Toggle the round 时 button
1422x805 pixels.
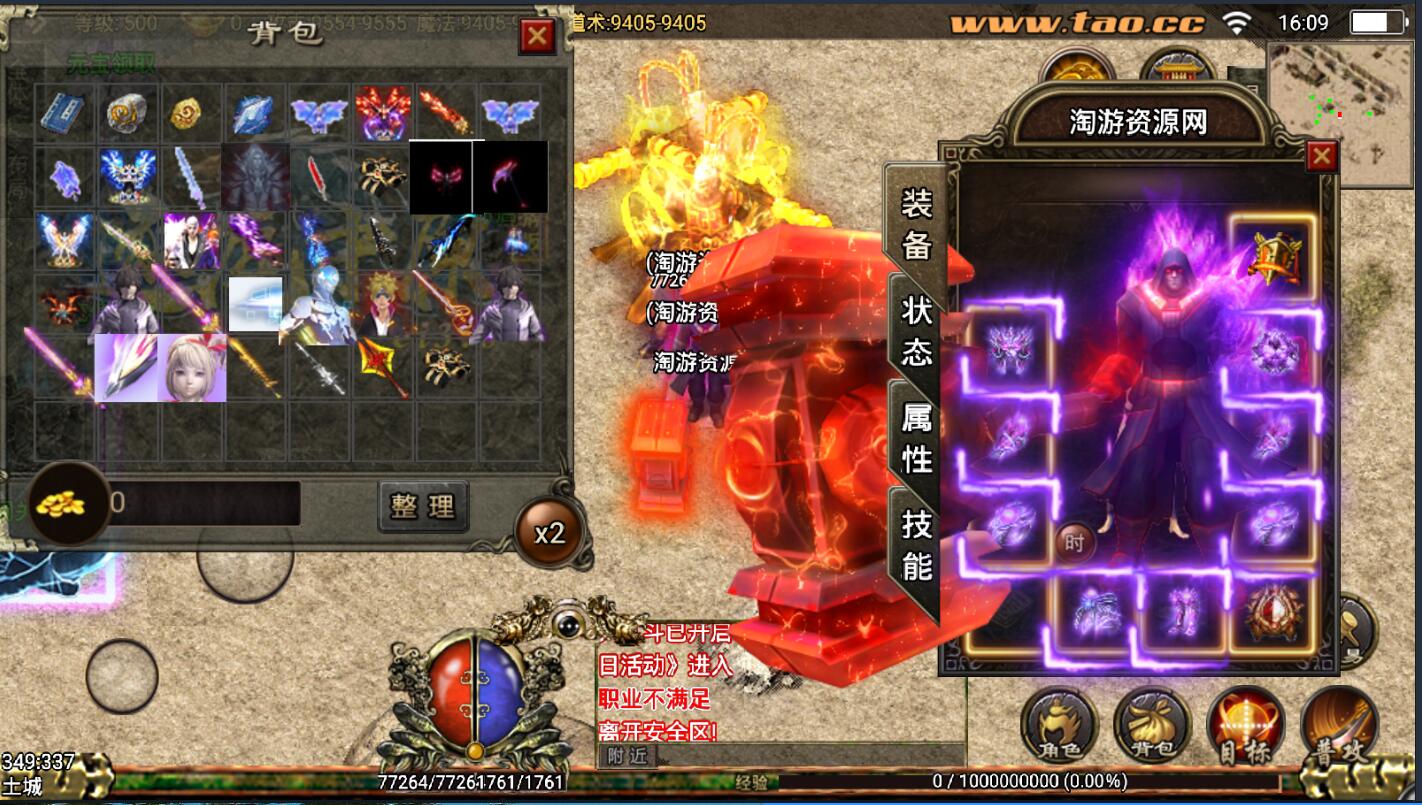[1074, 543]
